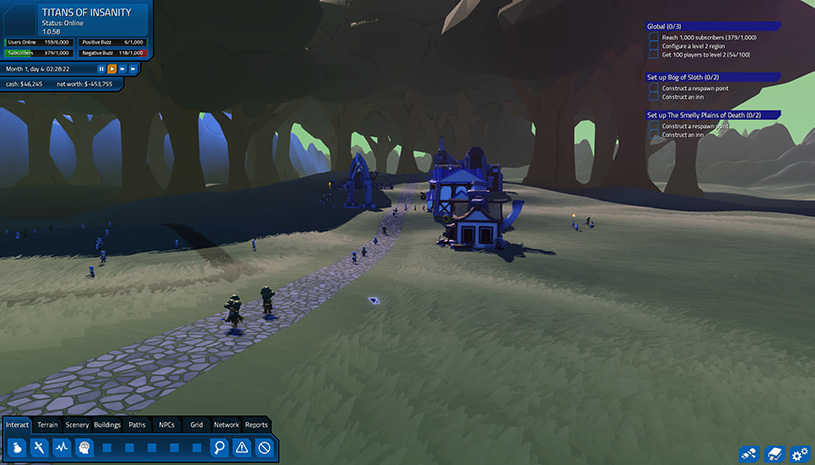This screenshot has height=465, width=815.
Task: Open the gear settings button
Action: 799,454
